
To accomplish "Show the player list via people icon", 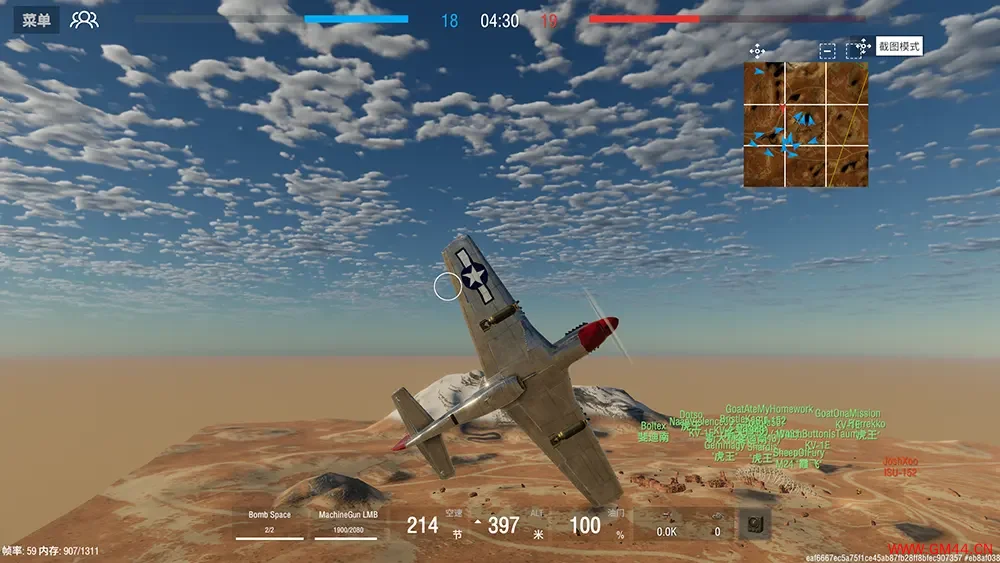I will (x=84, y=20).
